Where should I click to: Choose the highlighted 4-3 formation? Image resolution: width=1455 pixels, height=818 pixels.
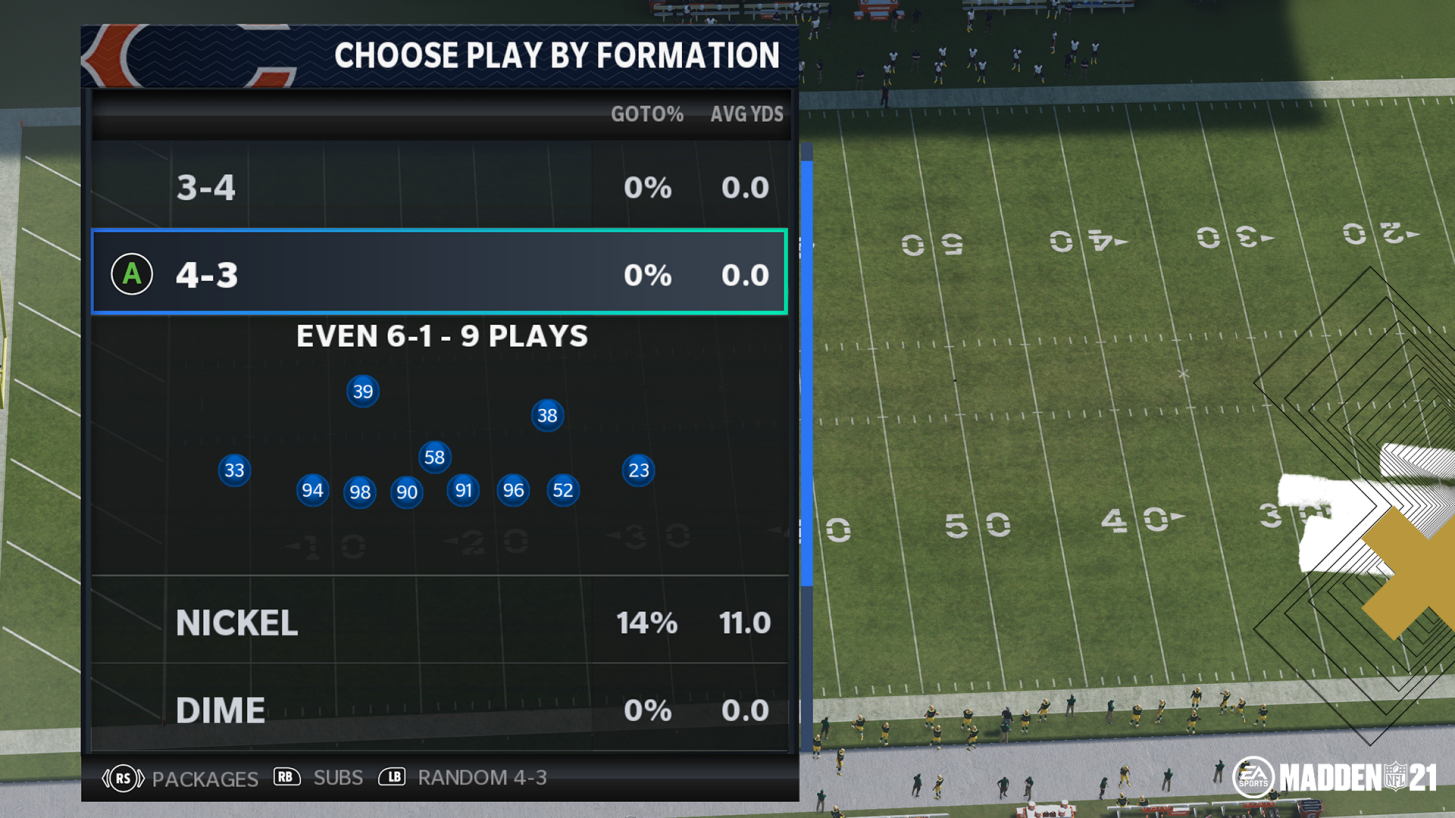[x=440, y=273]
